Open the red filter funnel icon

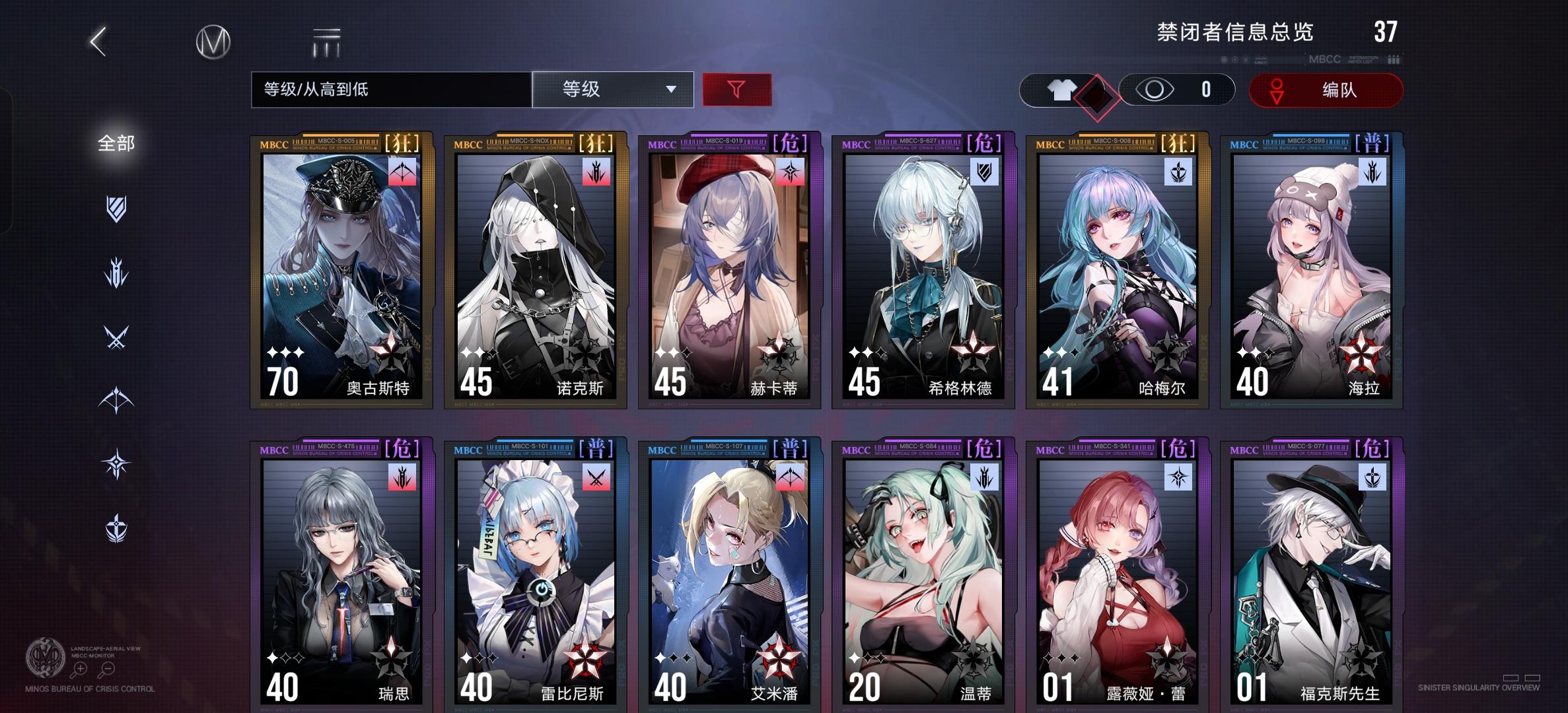(x=737, y=89)
